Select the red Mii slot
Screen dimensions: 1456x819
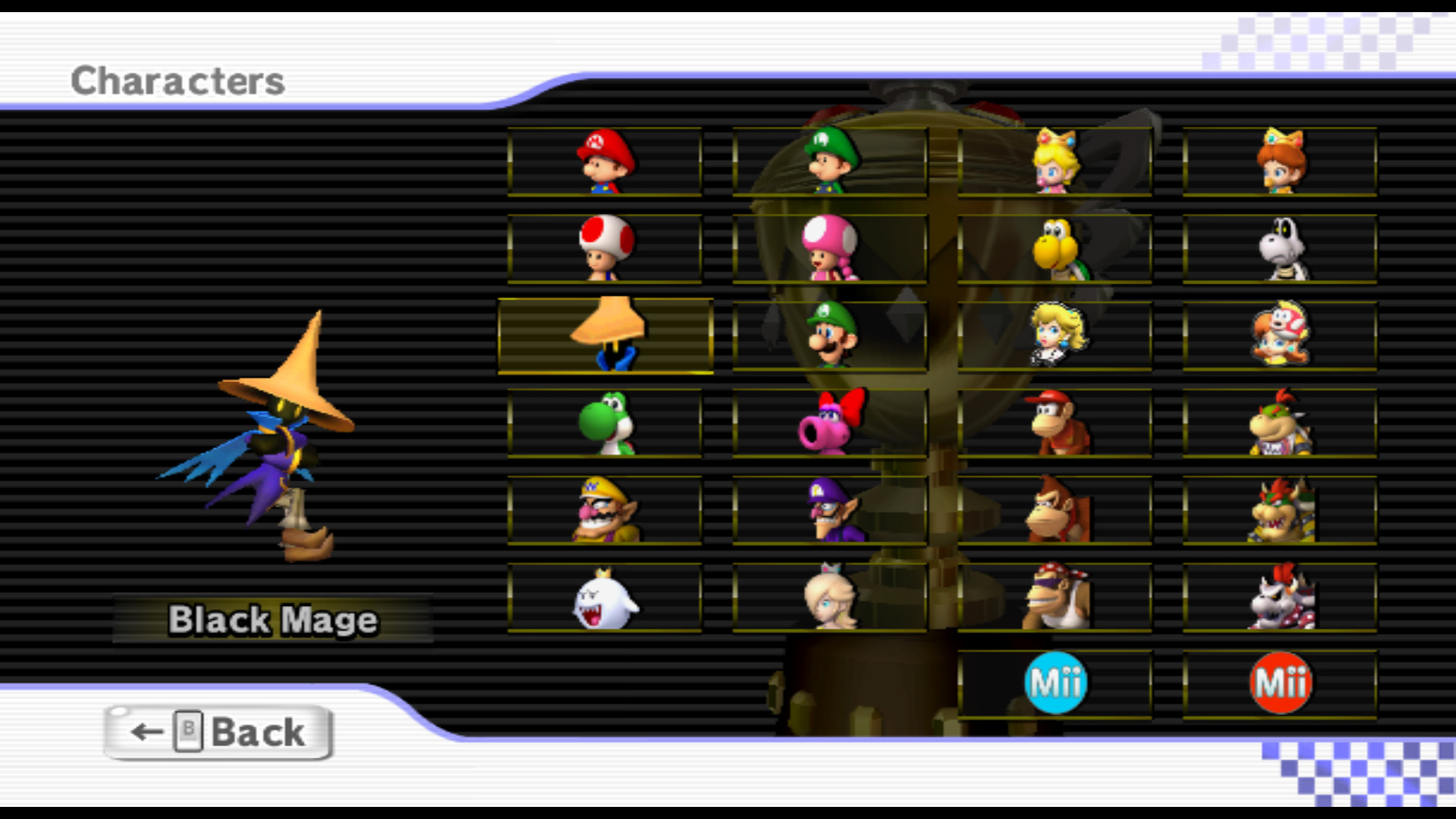1280,682
